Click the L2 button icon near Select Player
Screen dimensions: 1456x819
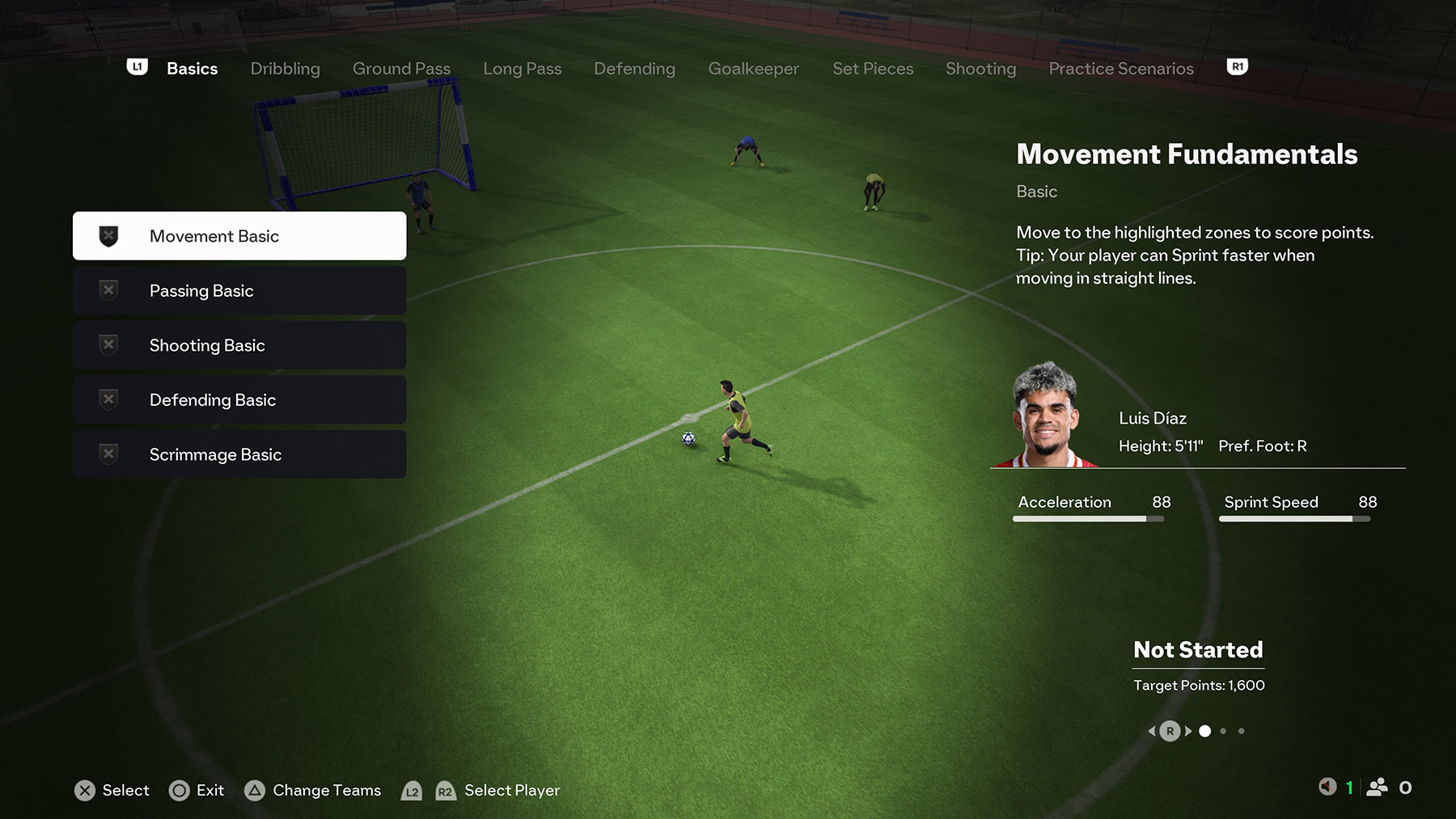[413, 792]
